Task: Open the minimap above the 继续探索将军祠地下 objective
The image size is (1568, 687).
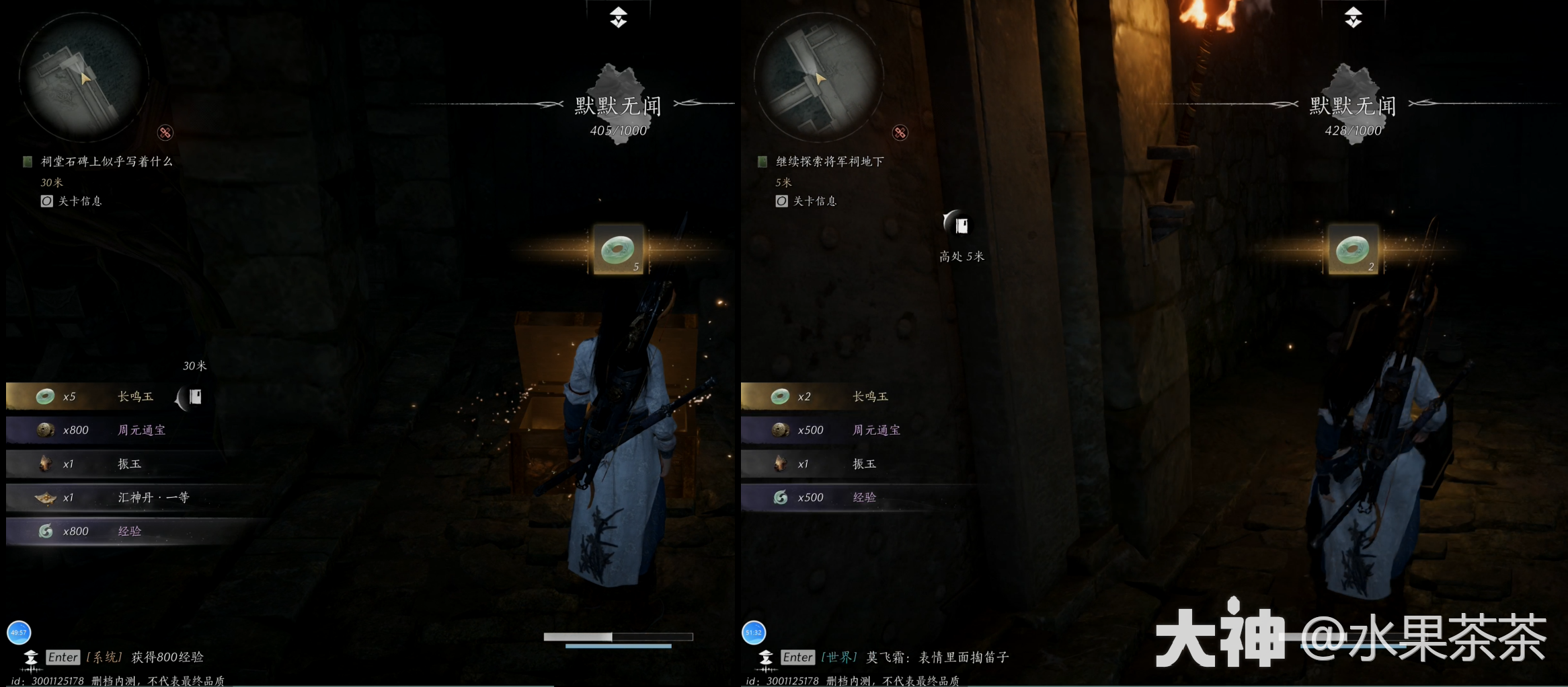Action: point(818,77)
